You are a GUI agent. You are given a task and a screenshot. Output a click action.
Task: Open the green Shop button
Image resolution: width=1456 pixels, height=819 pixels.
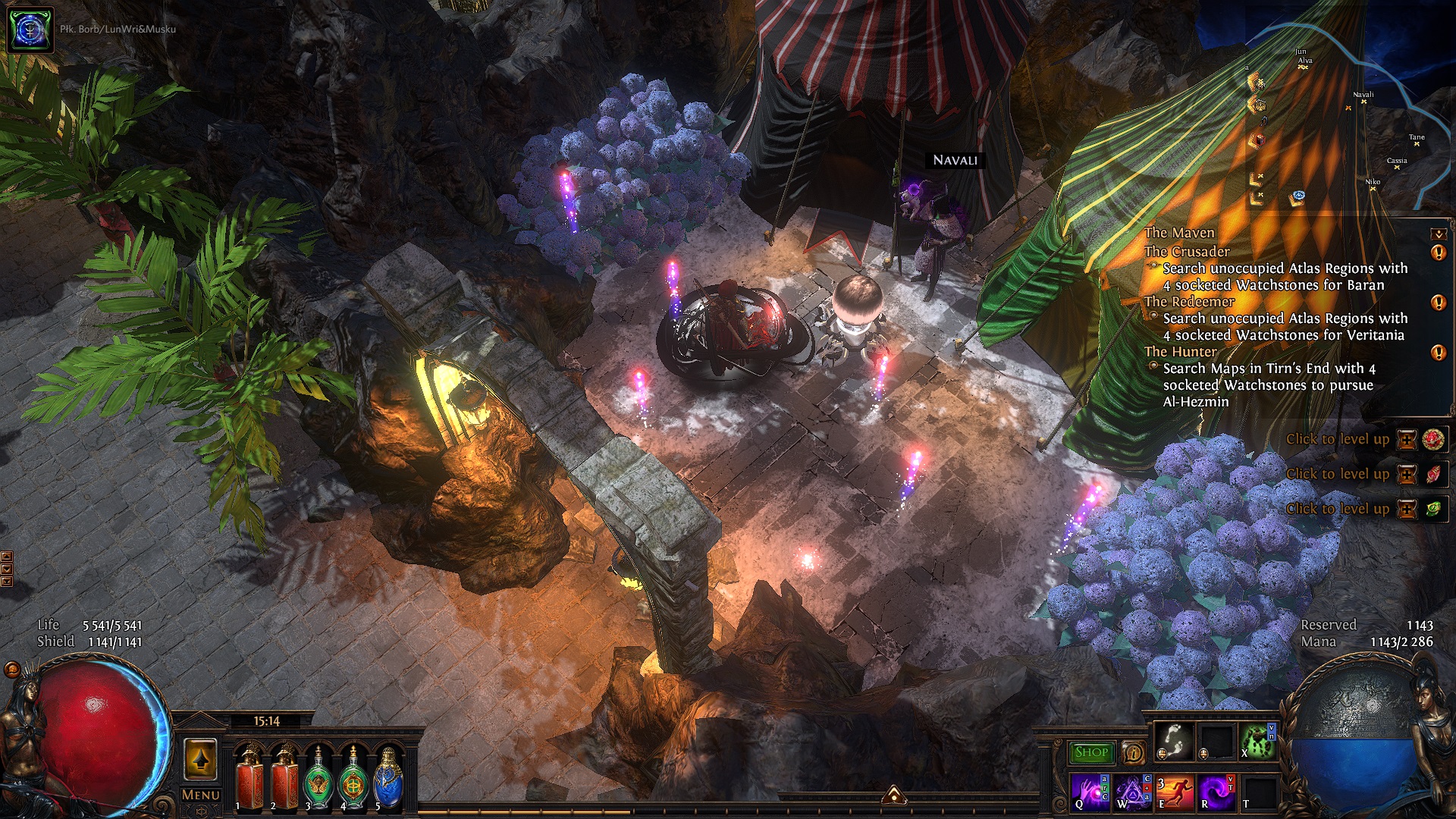(x=1091, y=752)
